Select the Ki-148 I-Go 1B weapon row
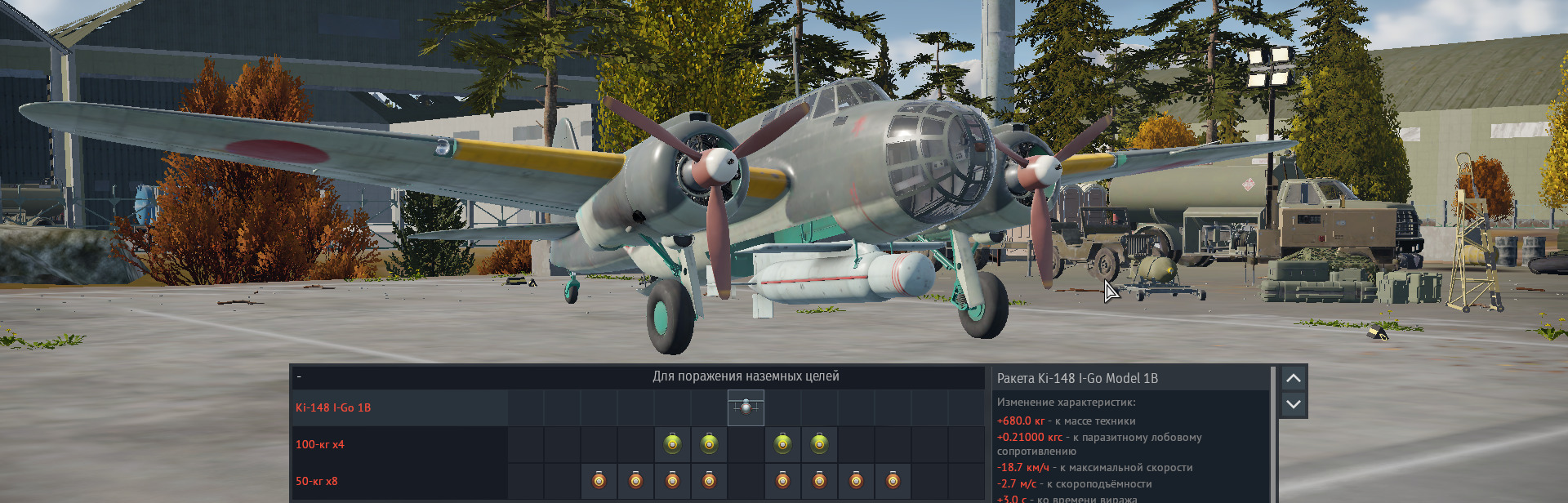Screen dimensions: 1568x503 (x=333, y=407)
